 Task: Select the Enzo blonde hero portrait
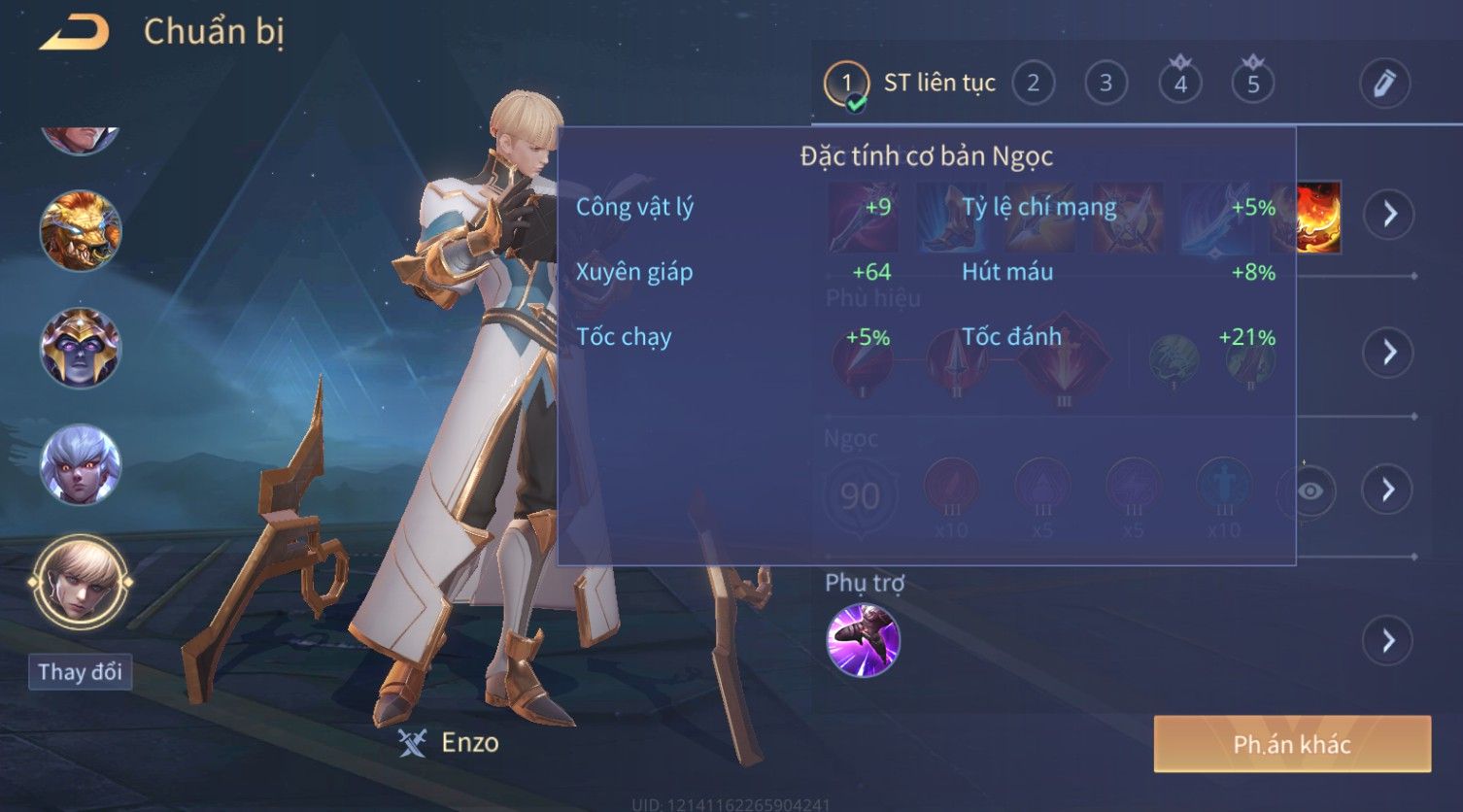coord(80,581)
